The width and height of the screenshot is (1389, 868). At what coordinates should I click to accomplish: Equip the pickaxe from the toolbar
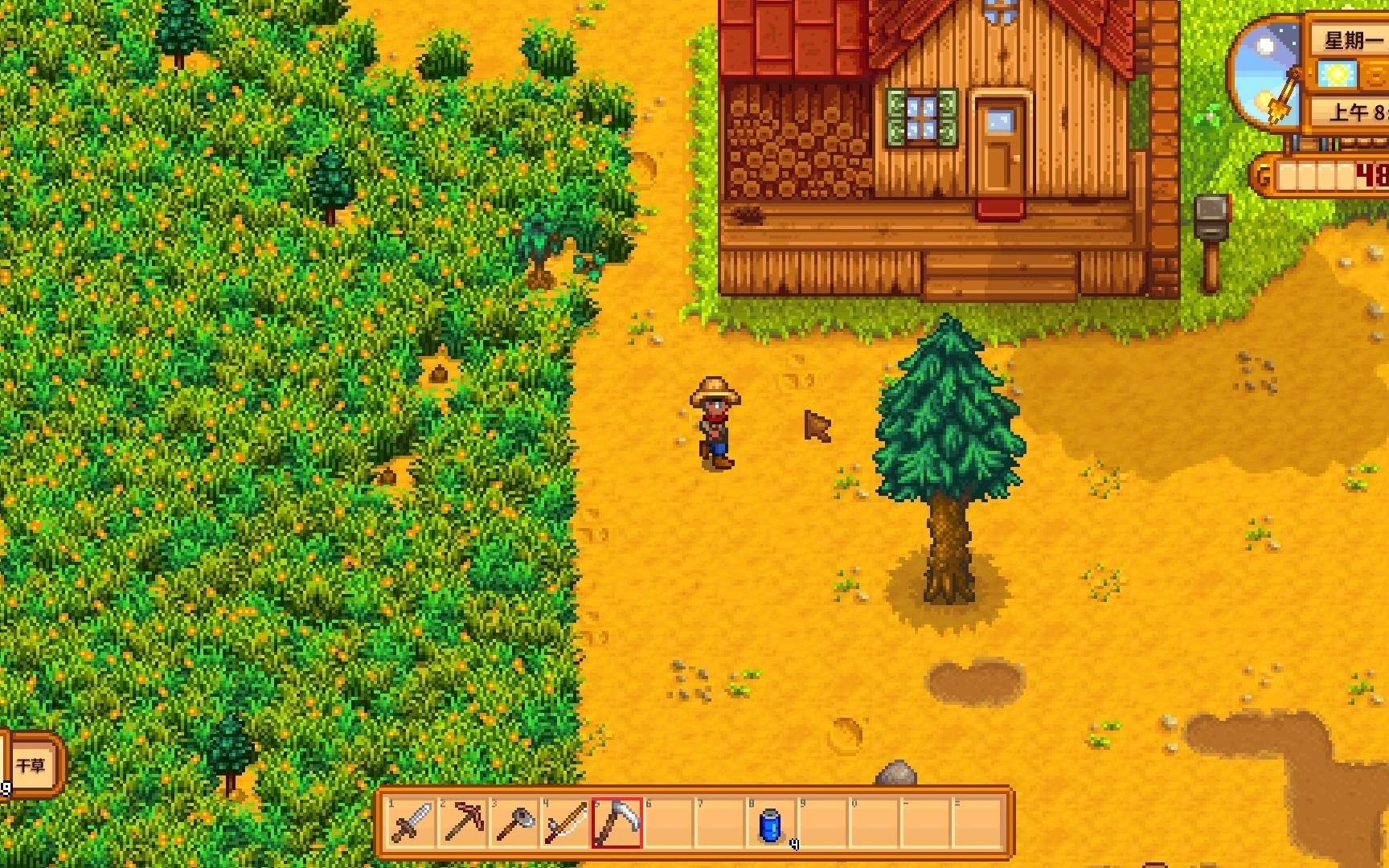click(x=463, y=823)
